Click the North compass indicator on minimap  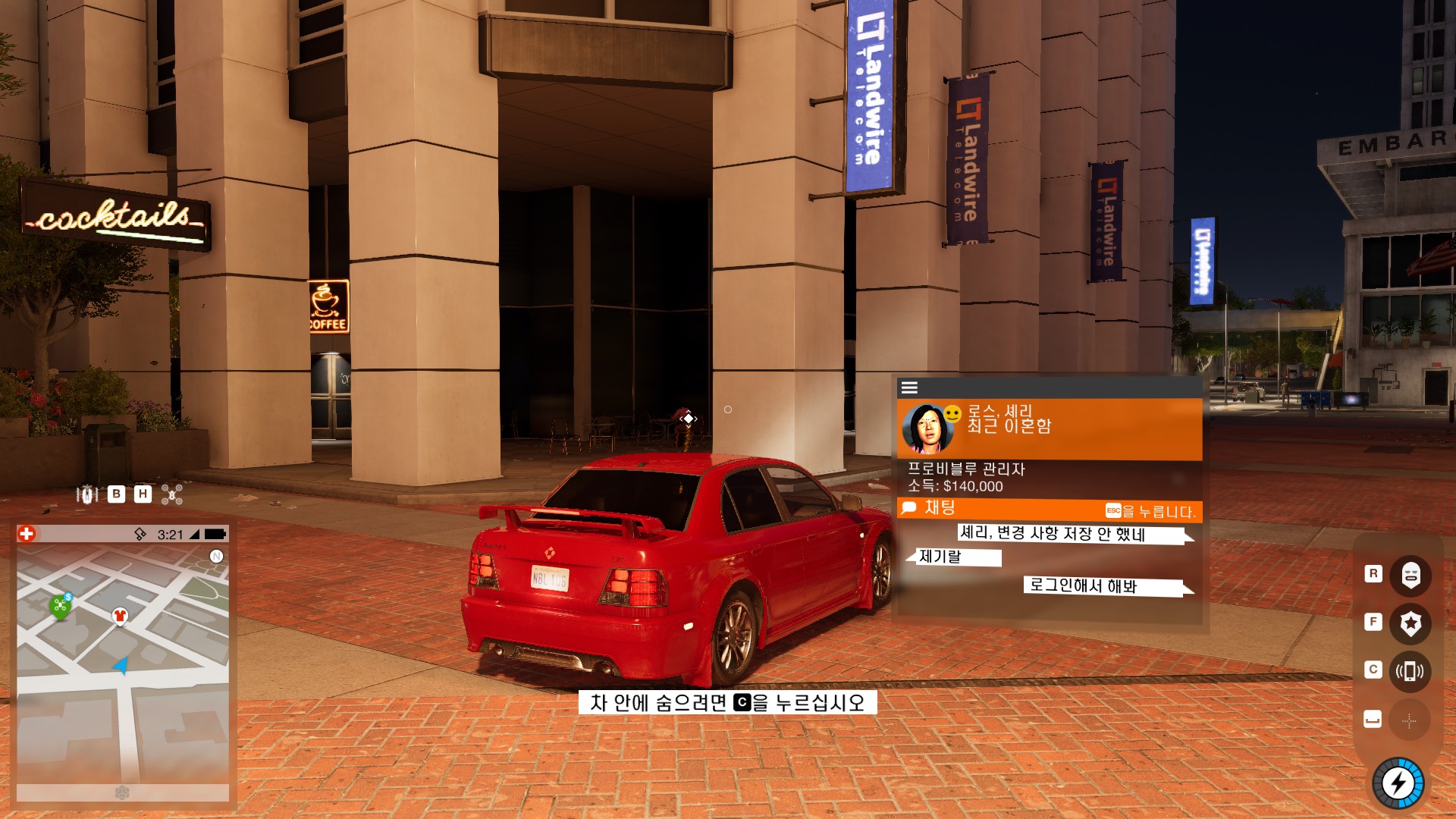pos(216,557)
